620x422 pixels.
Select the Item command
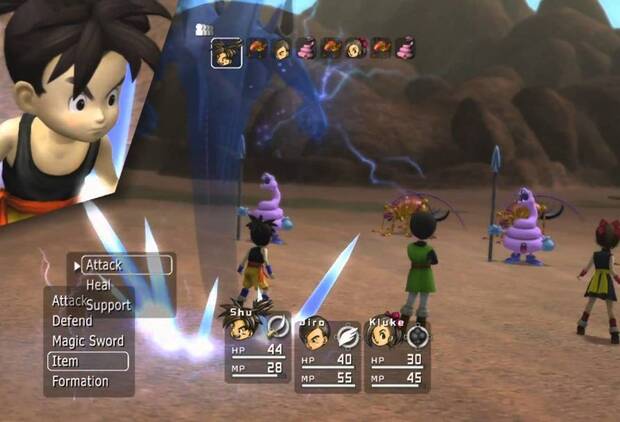(x=87, y=361)
